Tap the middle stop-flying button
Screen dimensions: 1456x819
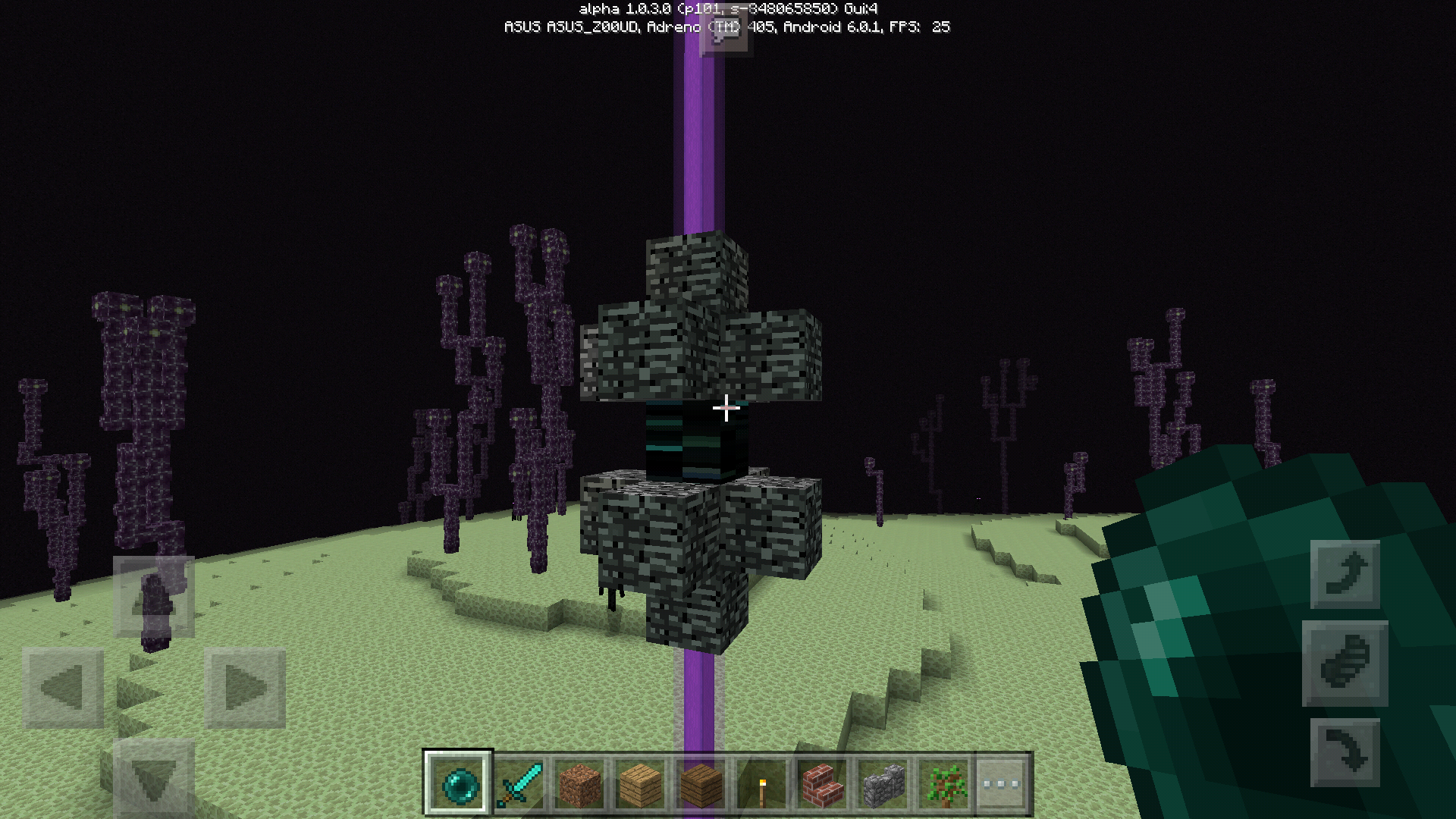(1345, 664)
